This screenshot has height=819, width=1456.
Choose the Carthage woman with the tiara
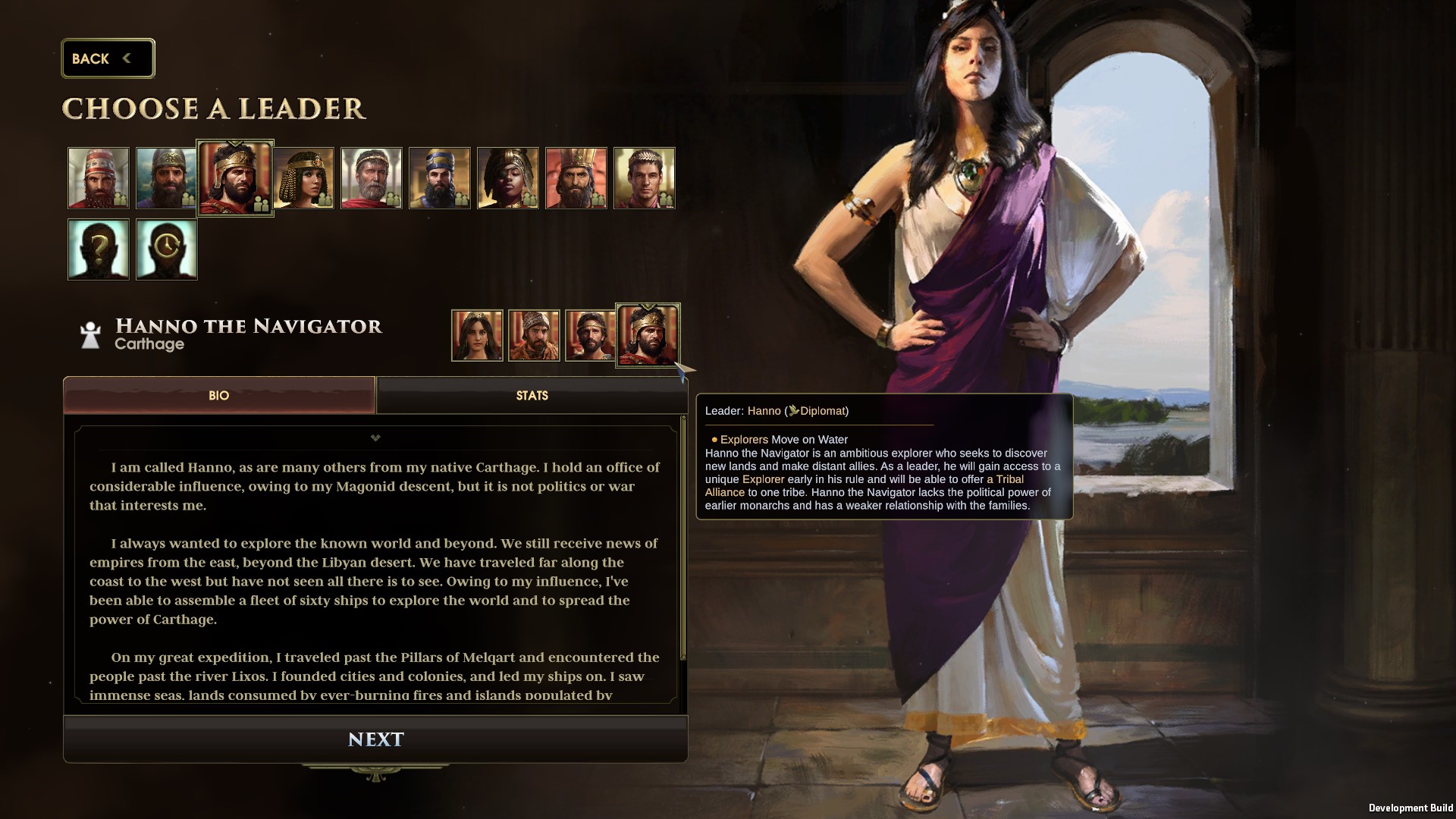point(477,335)
